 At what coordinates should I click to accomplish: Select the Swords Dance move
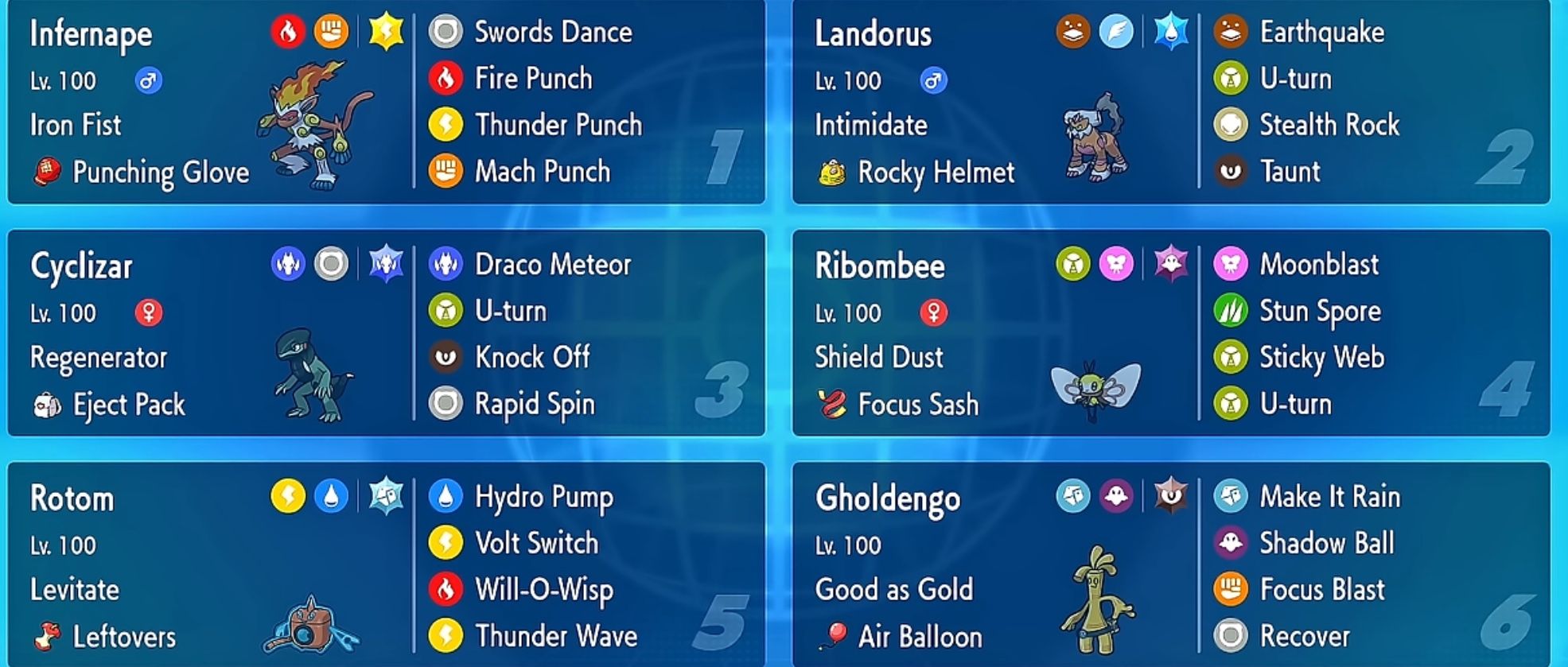tap(552, 32)
